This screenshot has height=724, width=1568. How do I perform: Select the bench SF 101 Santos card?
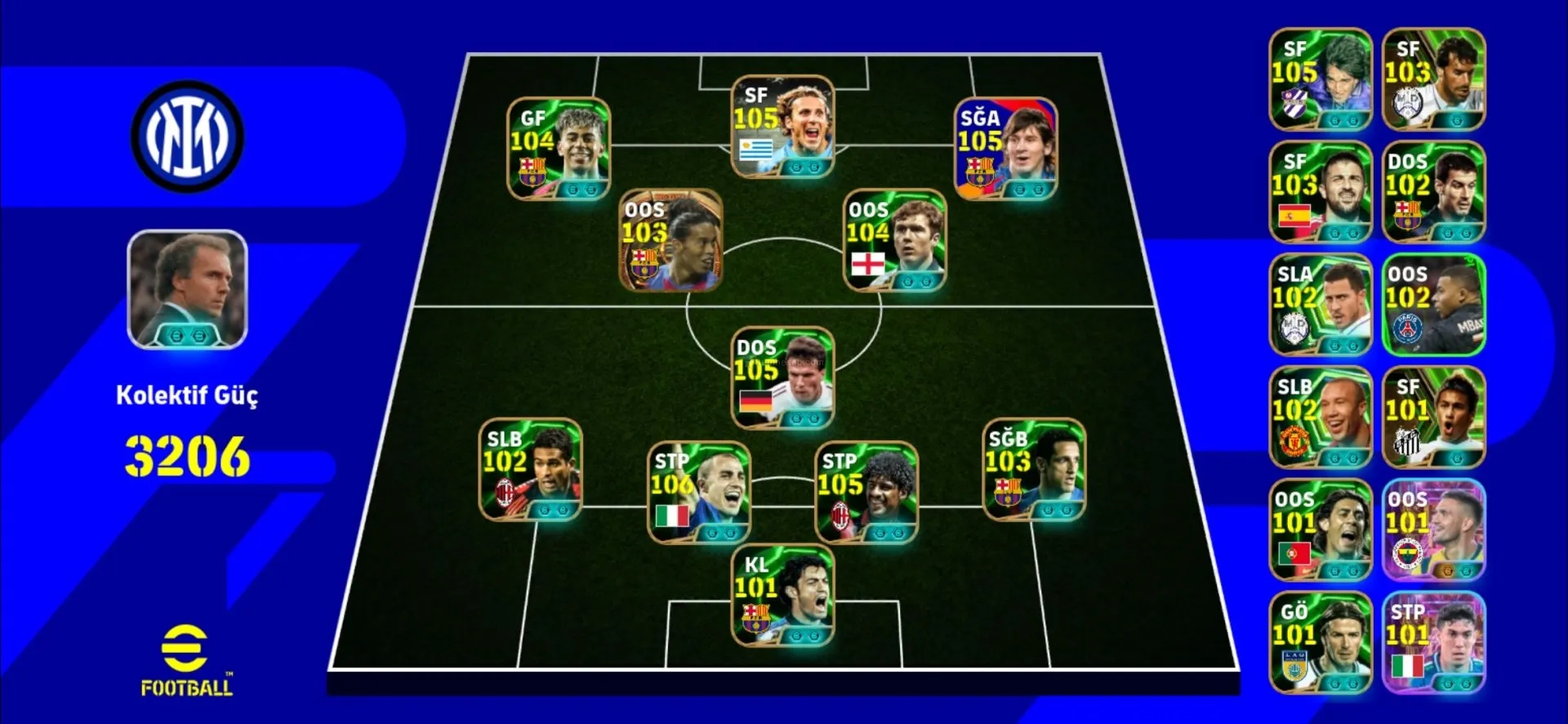click(1433, 418)
